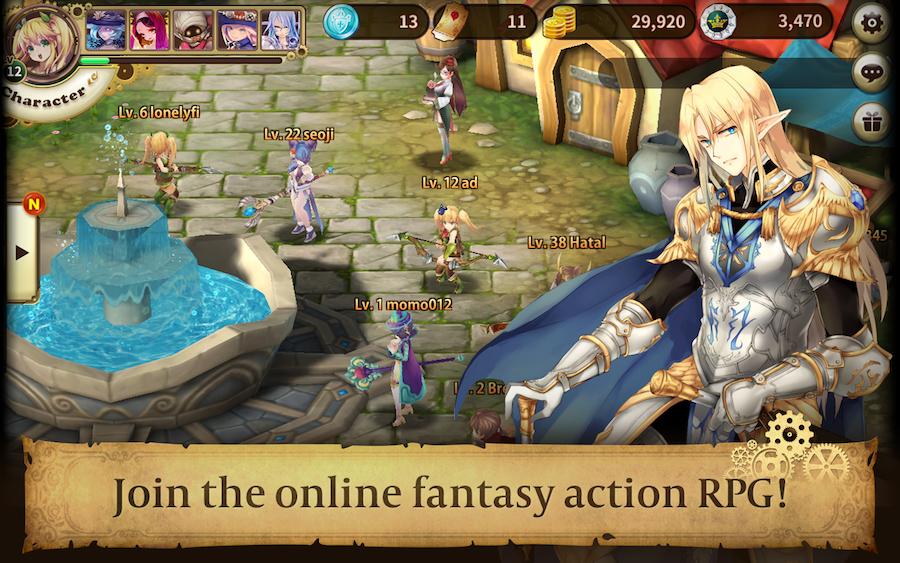Select the silver-haired girl party portrait
Viewport: 900px width, 563px height.
[x=280, y=30]
